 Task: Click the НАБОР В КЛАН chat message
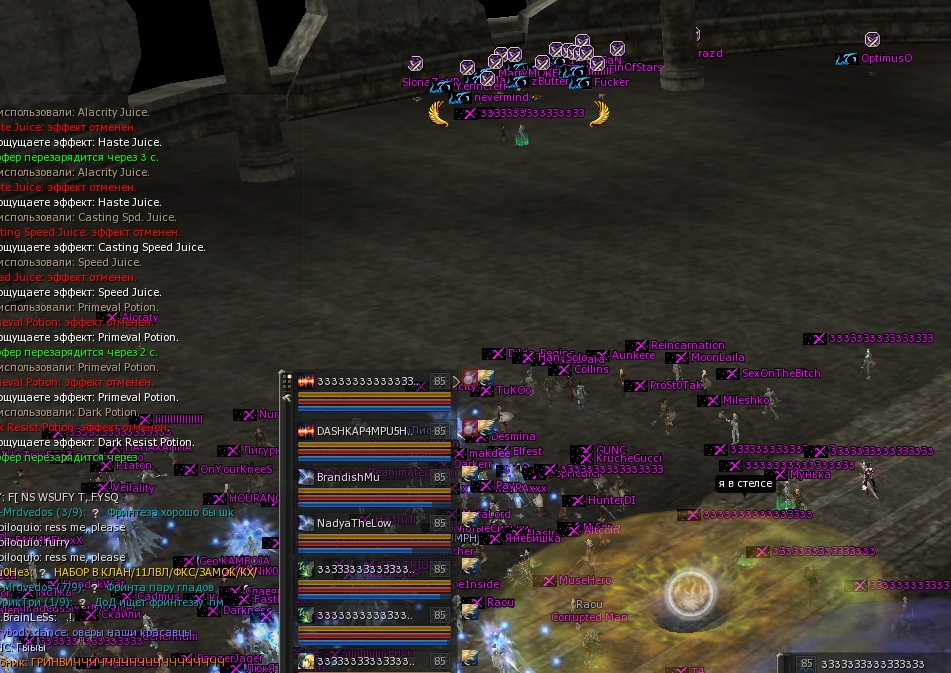[x=160, y=572]
